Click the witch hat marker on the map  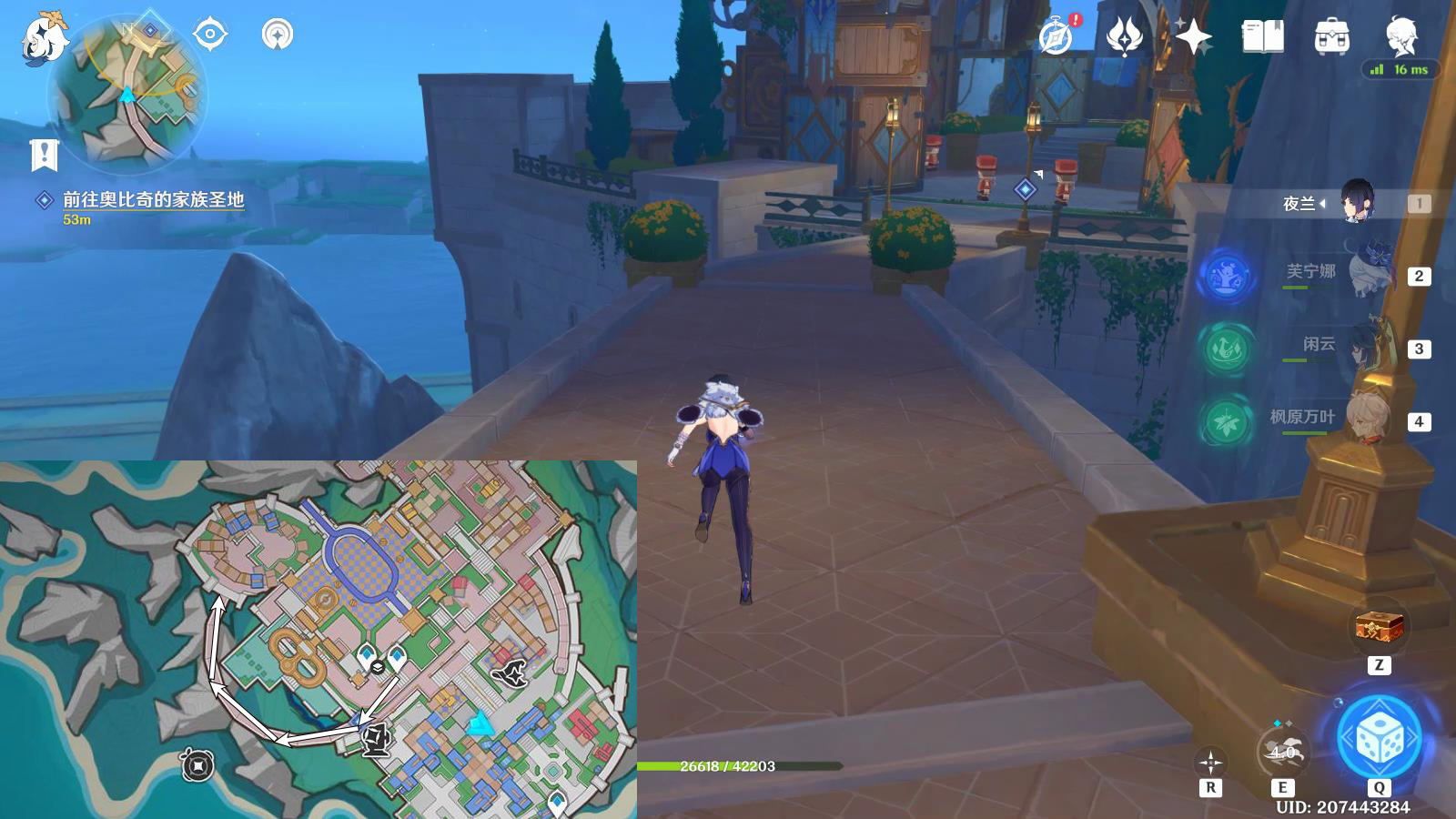(511, 673)
